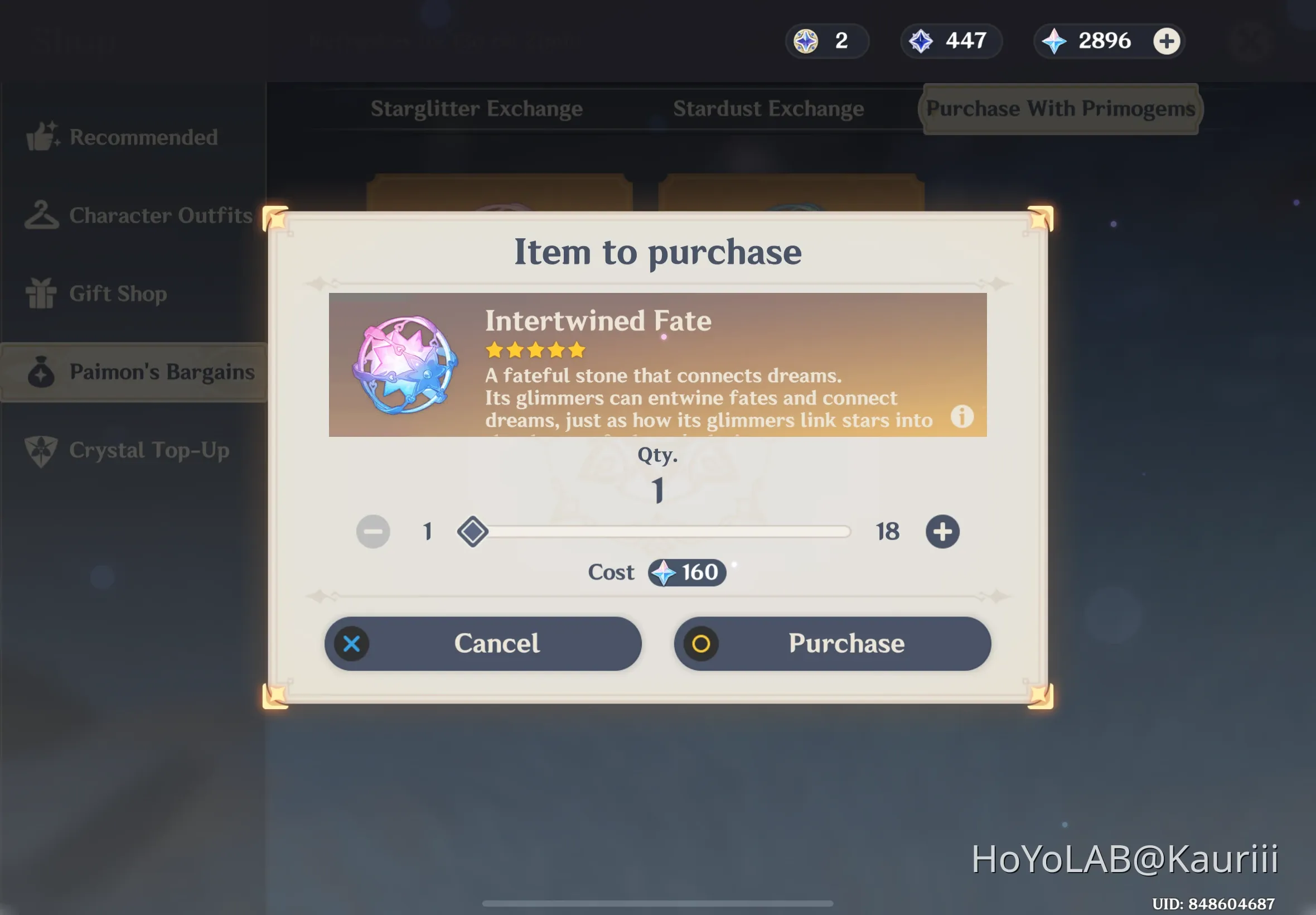This screenshot has height=915, width=1316.
Task: Click the Primogem counter showing 2896
Action: (x=1105, y=41)
